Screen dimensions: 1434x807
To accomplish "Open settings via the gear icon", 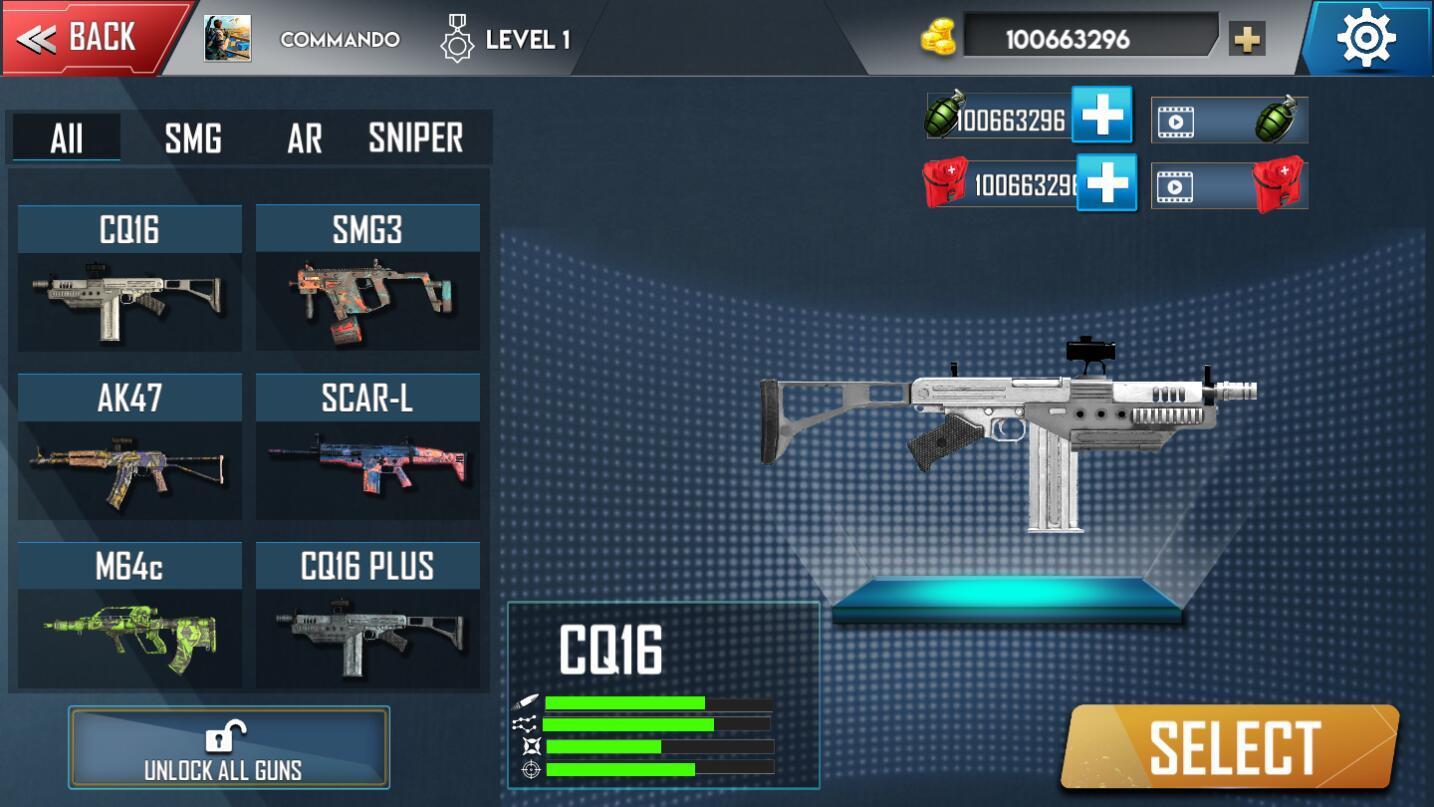I will [1366, 39].
